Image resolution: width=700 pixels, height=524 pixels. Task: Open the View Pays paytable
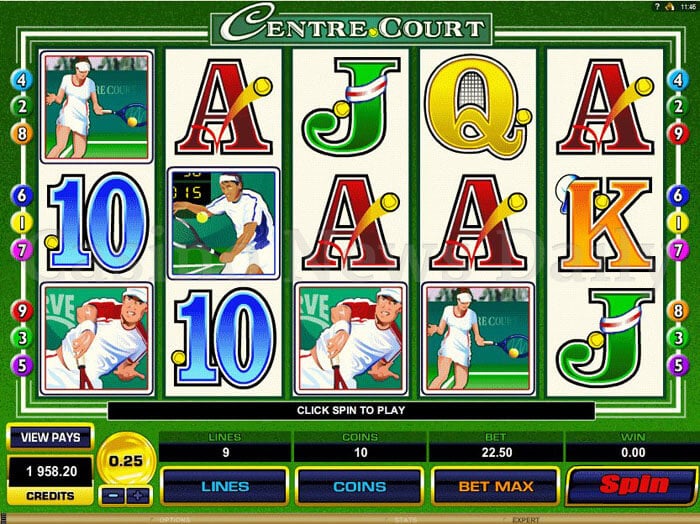click(50, 438)
